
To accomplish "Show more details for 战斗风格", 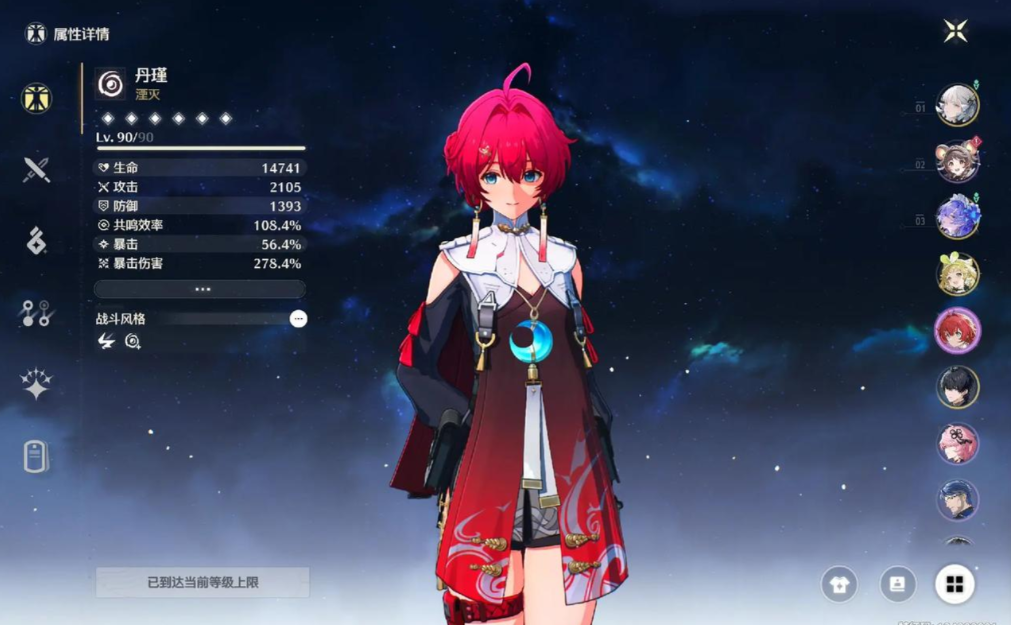I will [x=298, y=319].
